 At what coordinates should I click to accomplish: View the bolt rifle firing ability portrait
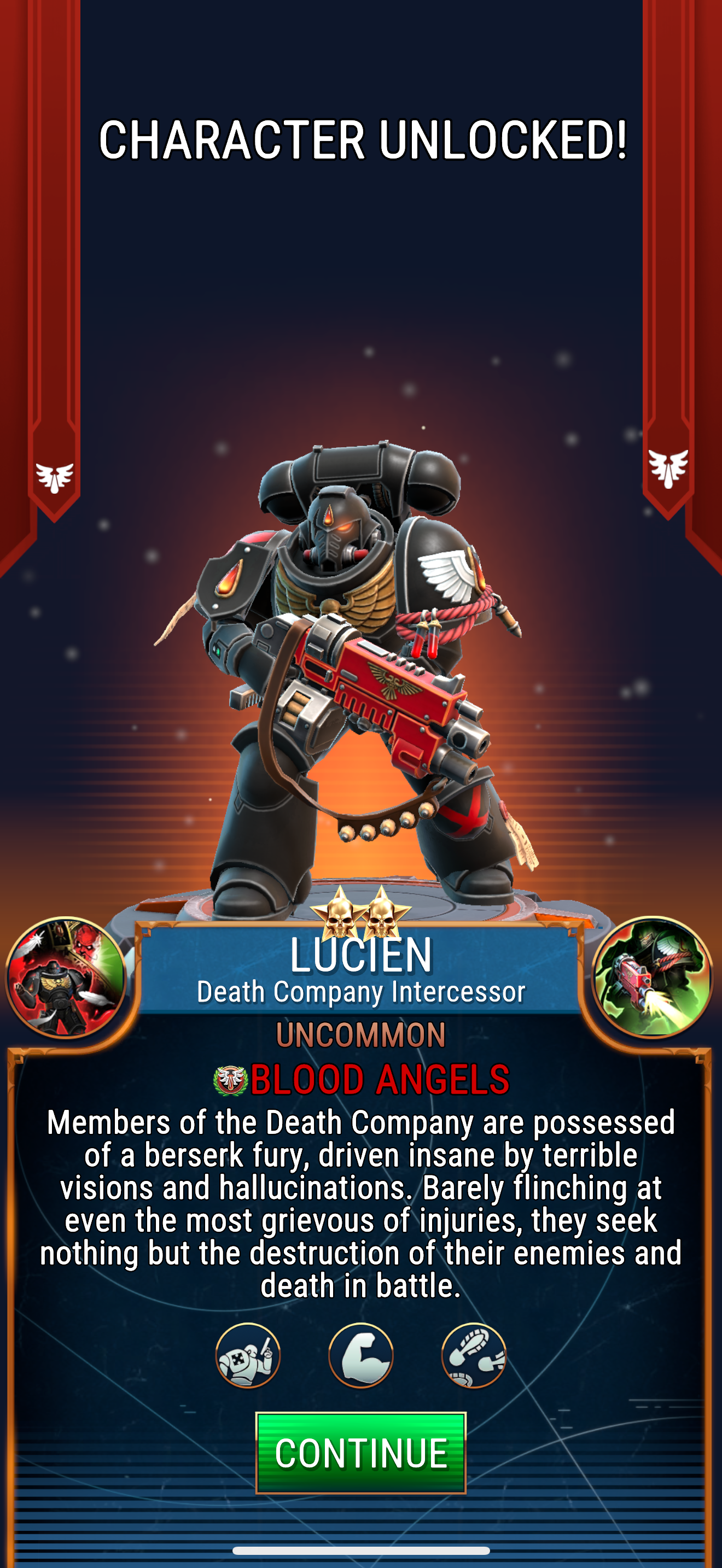tap(651, 977)
